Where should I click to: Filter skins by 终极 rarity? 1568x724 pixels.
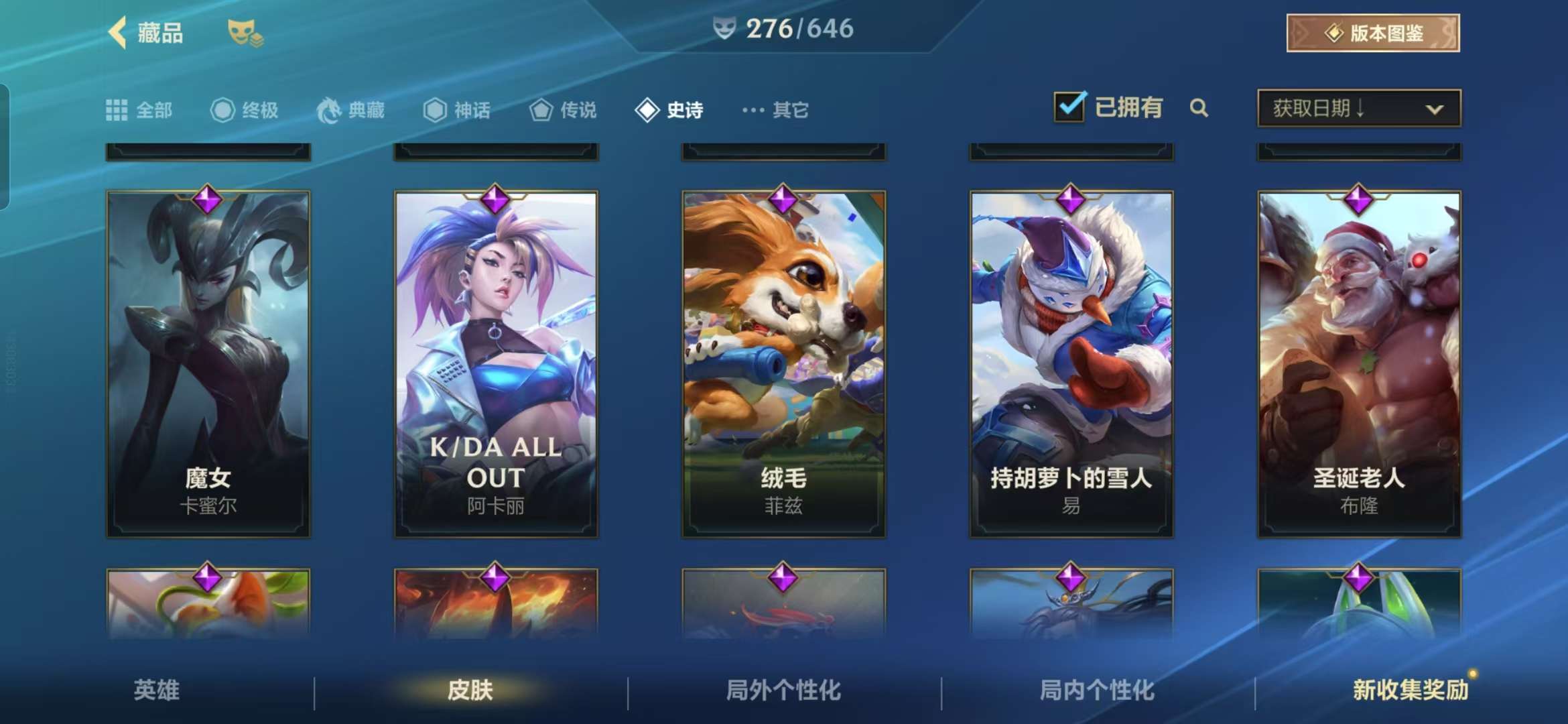(245, 110)
